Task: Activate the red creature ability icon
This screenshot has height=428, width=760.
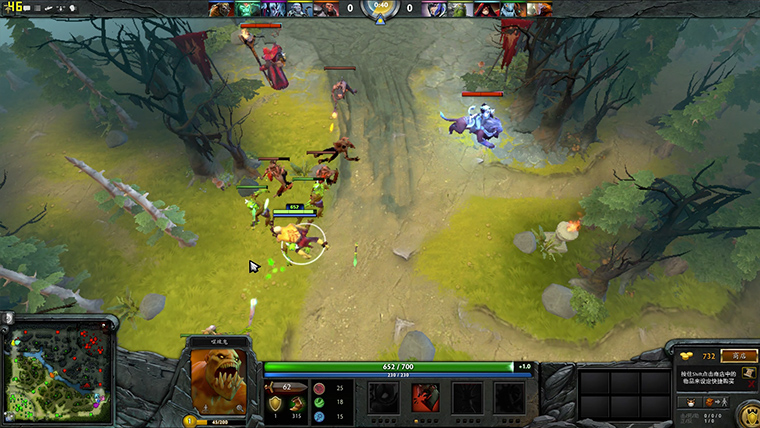Action: point(425,398)
